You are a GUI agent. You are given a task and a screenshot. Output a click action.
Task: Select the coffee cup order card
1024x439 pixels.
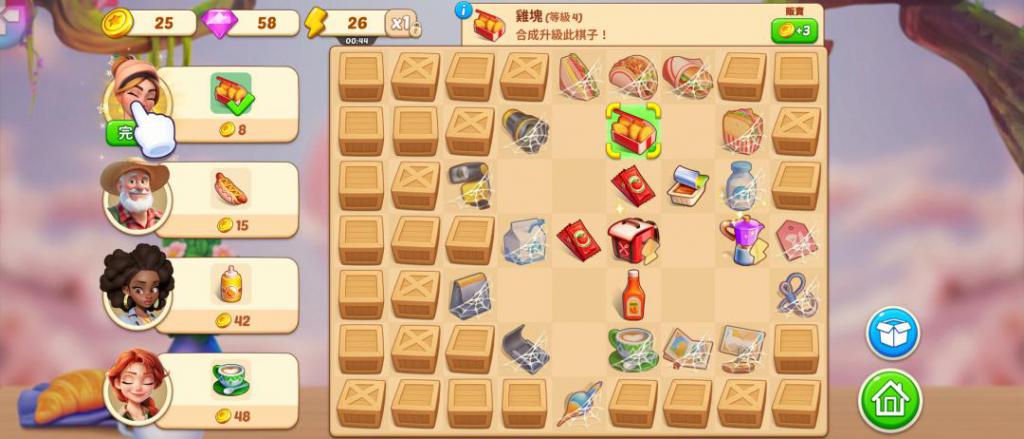pos(230,389)
